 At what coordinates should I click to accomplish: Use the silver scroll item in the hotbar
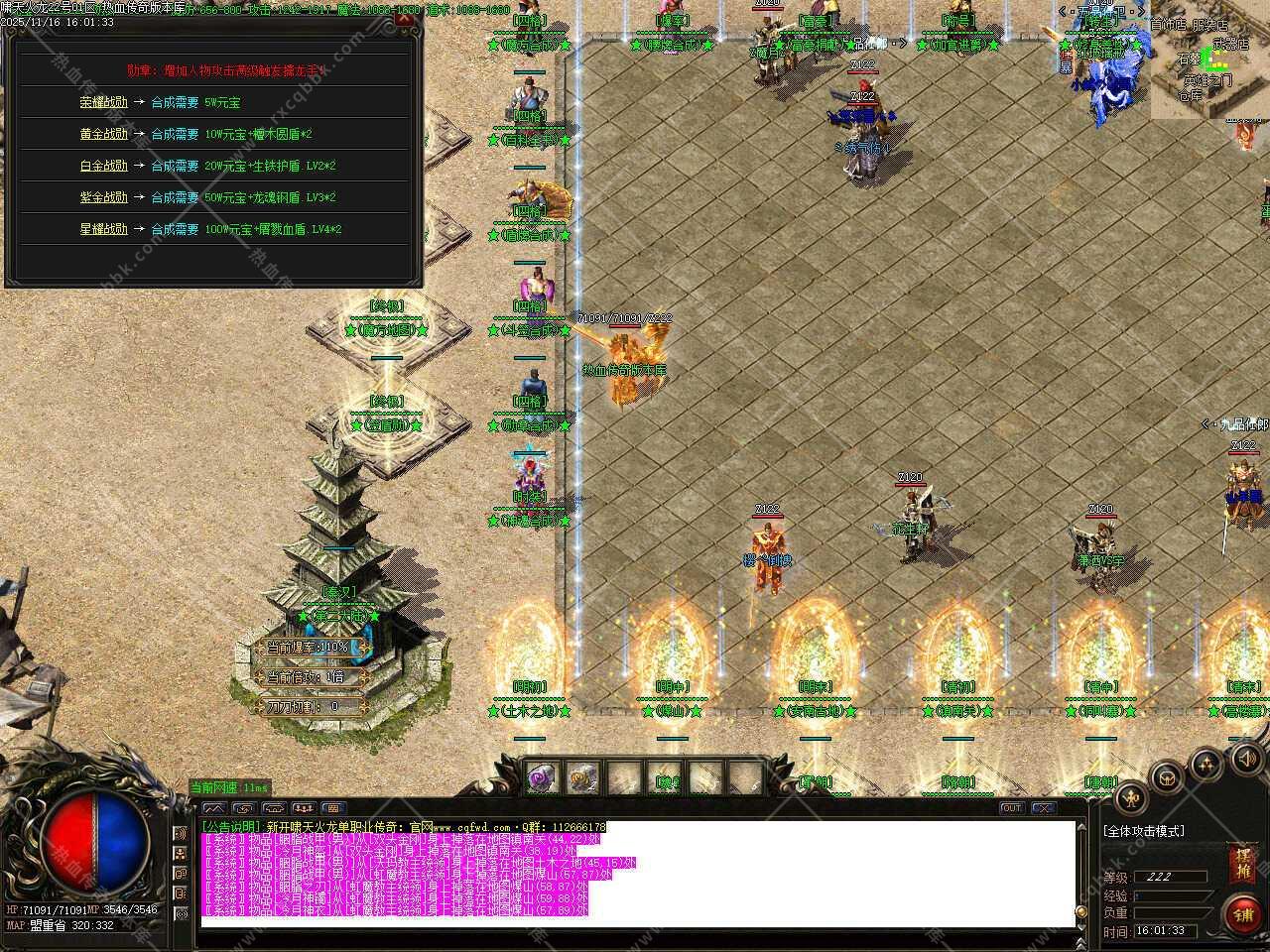tap(583, 778)
